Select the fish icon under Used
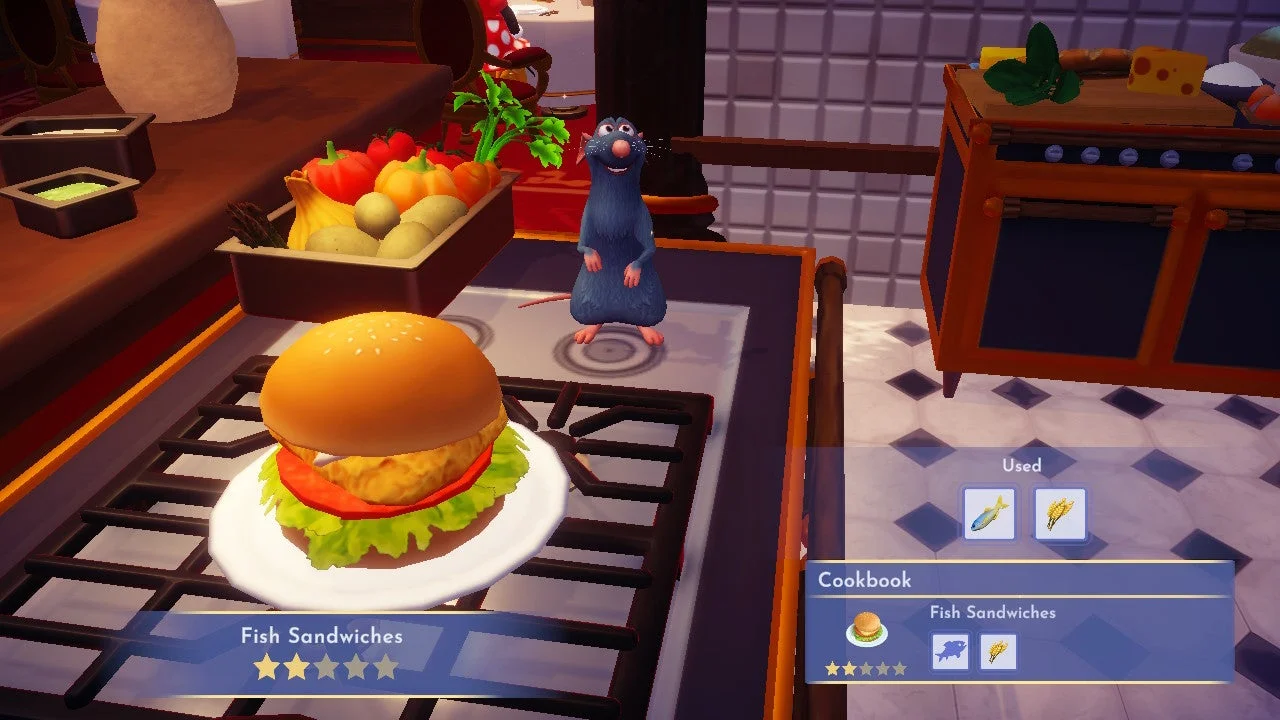The width and height of the screenshot is (1280, 720). [990, 513]
